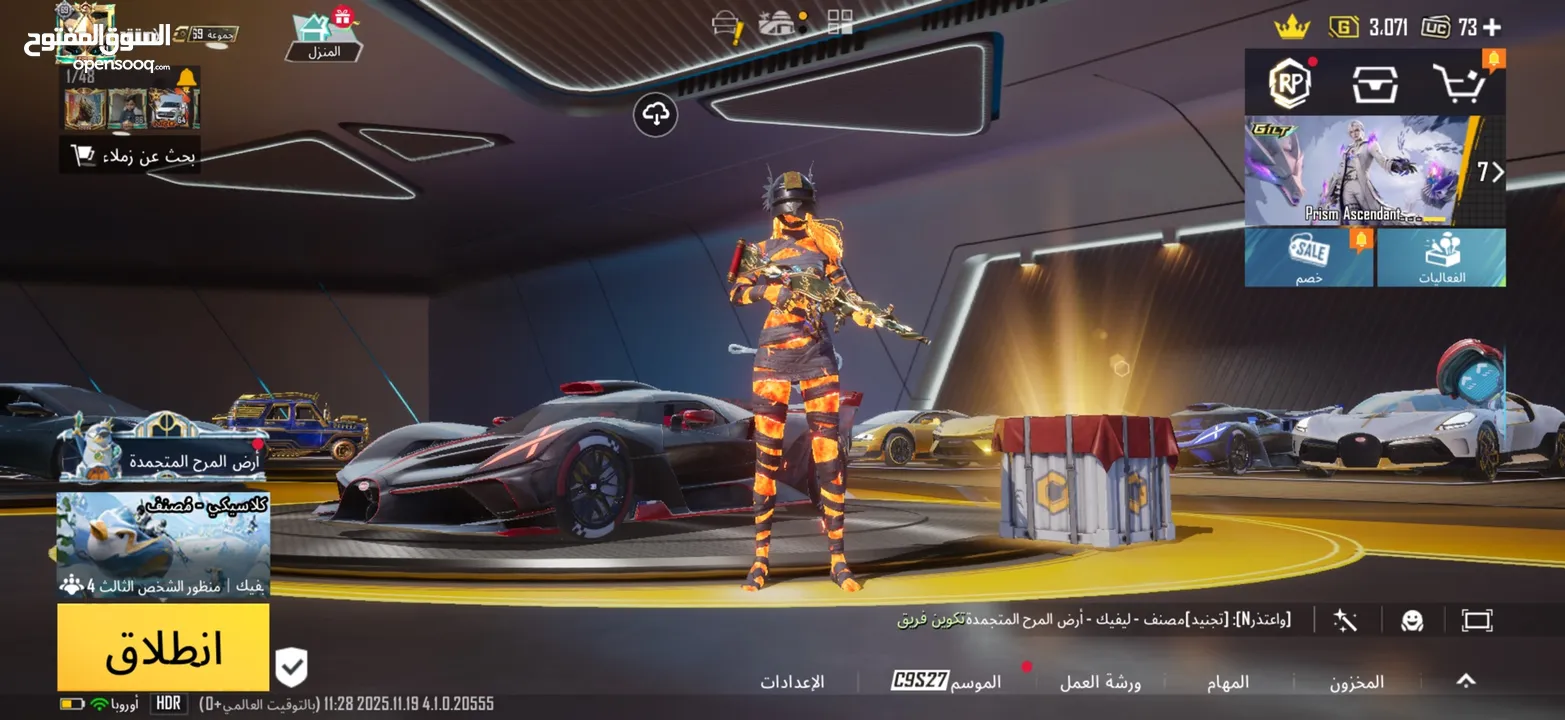Open the grid layout icon near top center
The image size is (1565, 720).
(x=842, y=20)
